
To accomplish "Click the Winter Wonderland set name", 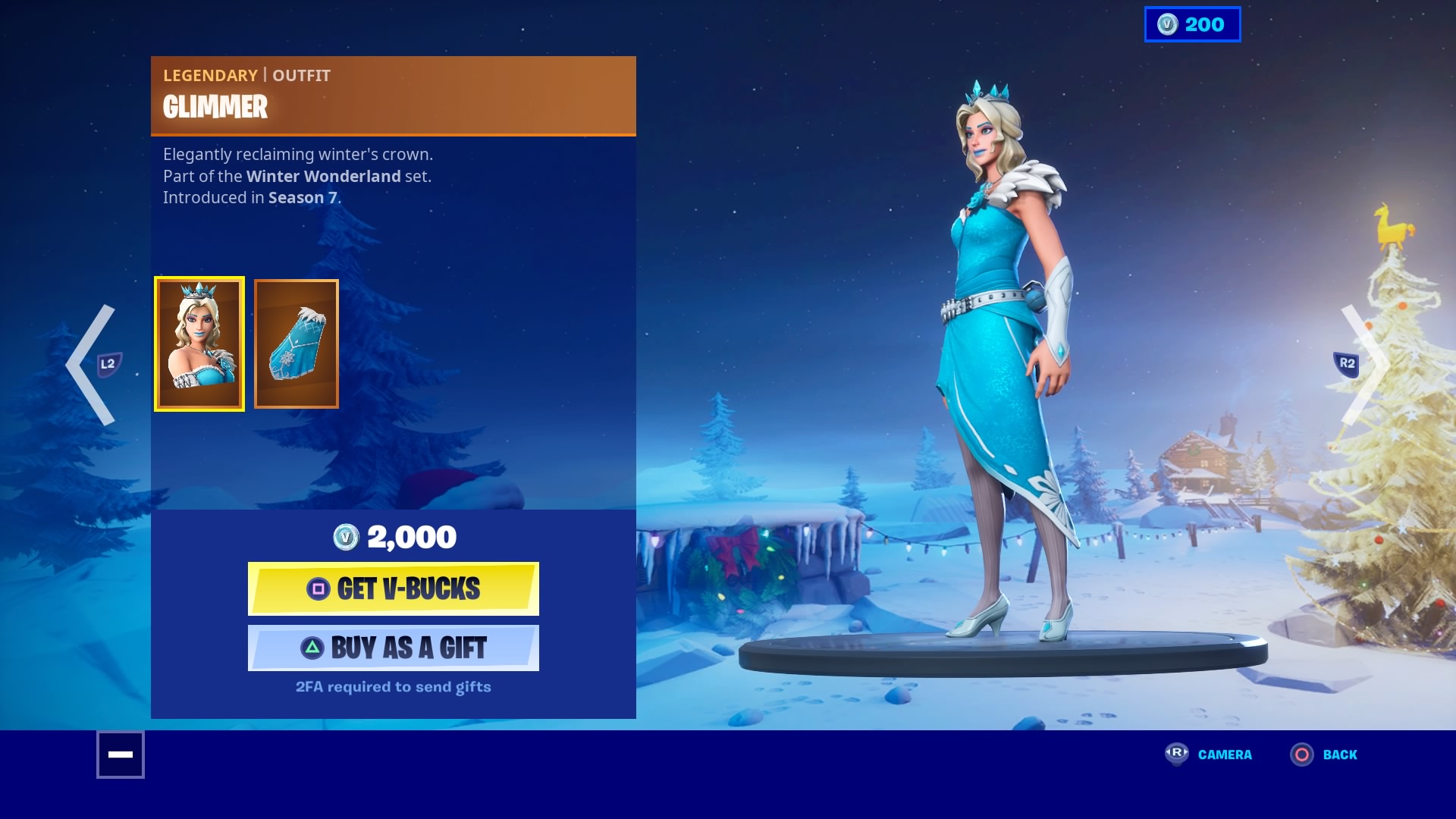I will coord(322,176).
